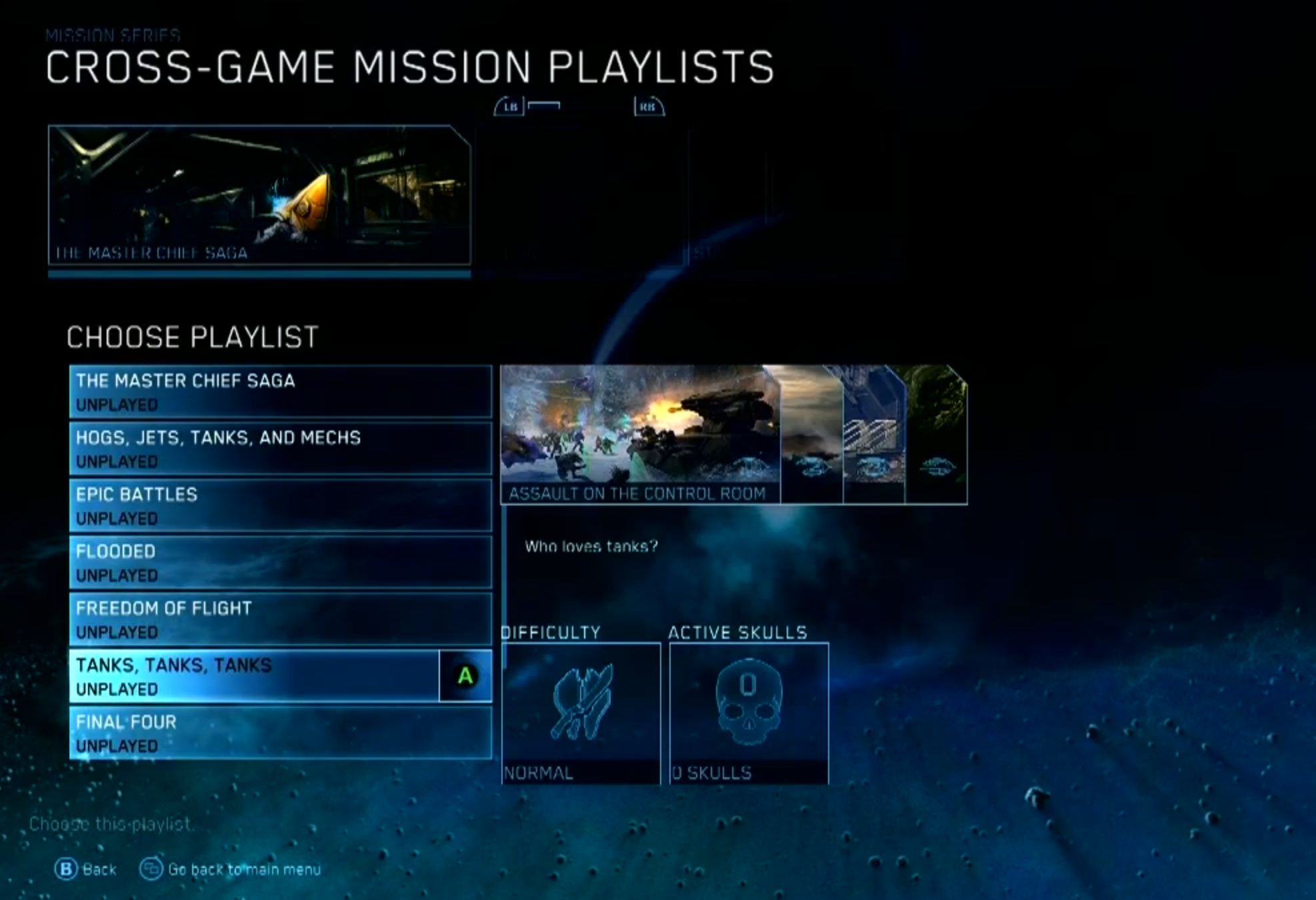Choose the Tanks, Tanks, Tanks playlist
This screenshot has height=900, width=1316.
point(253,676)
